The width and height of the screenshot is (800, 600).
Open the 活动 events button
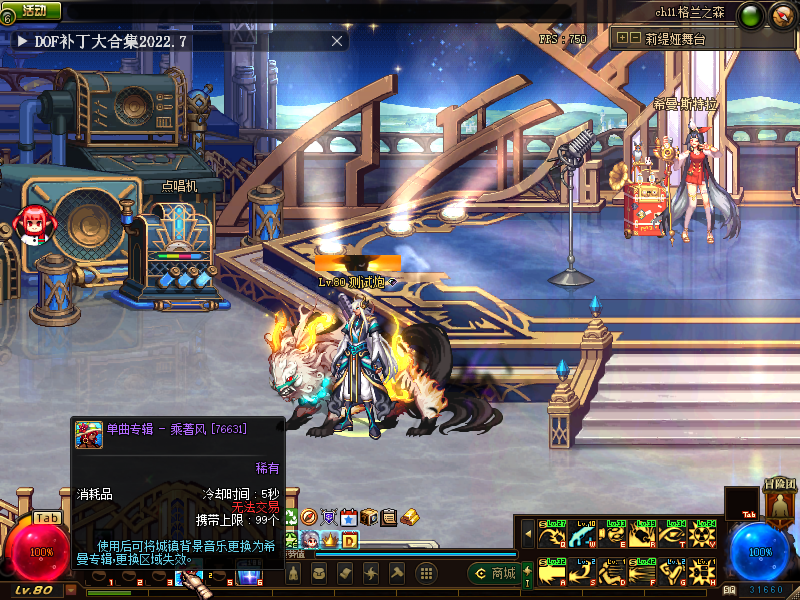coord(34,10)
